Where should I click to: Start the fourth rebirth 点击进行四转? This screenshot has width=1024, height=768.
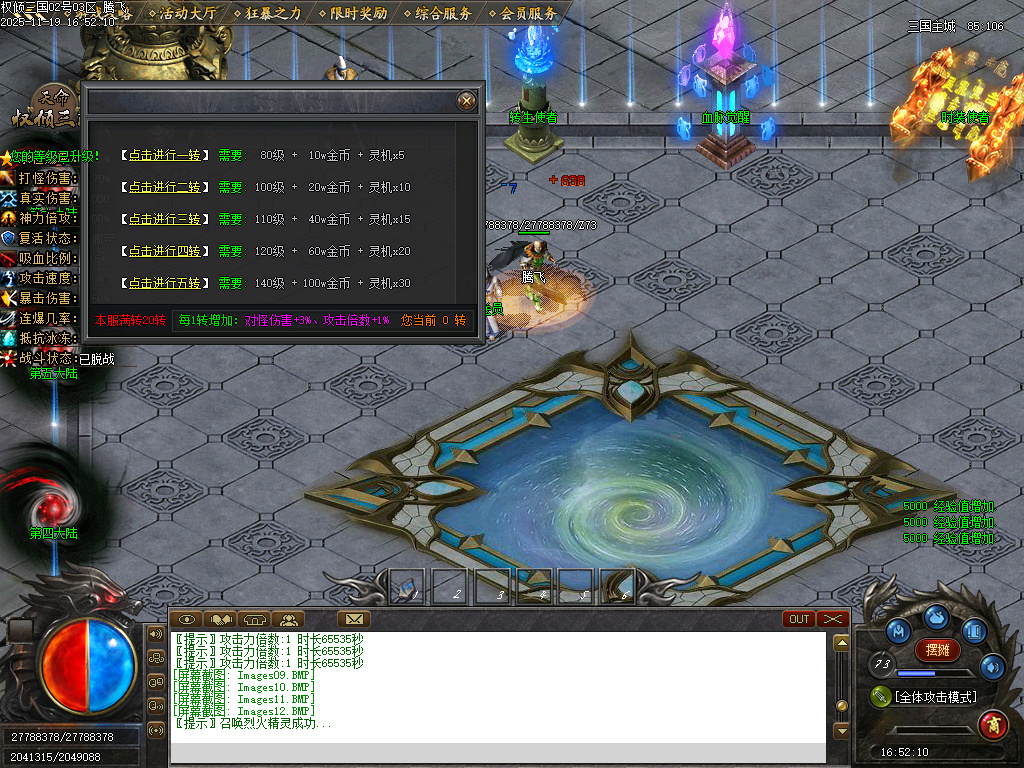pos(165,251)
